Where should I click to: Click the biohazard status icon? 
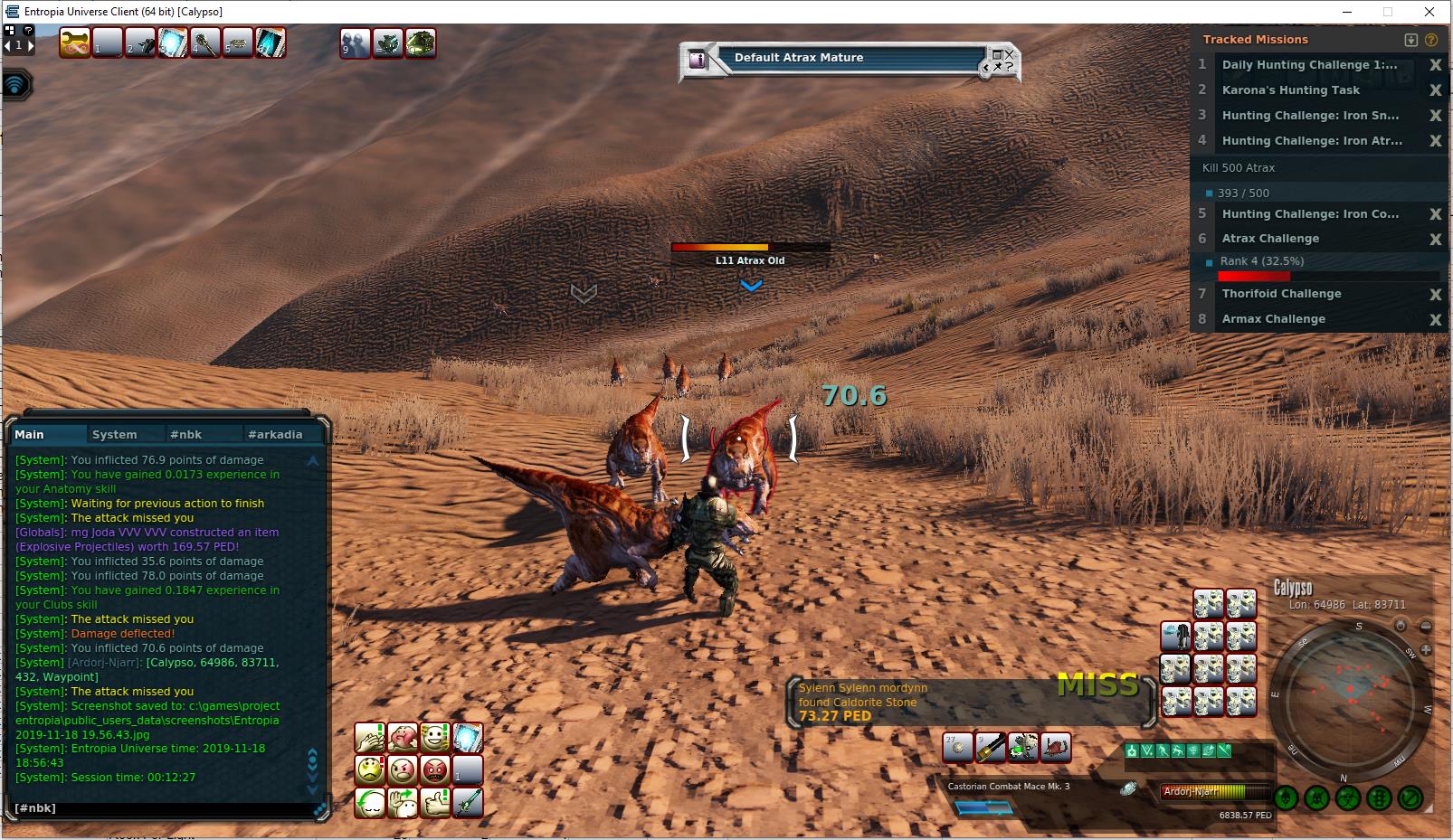click(1348, 798)
